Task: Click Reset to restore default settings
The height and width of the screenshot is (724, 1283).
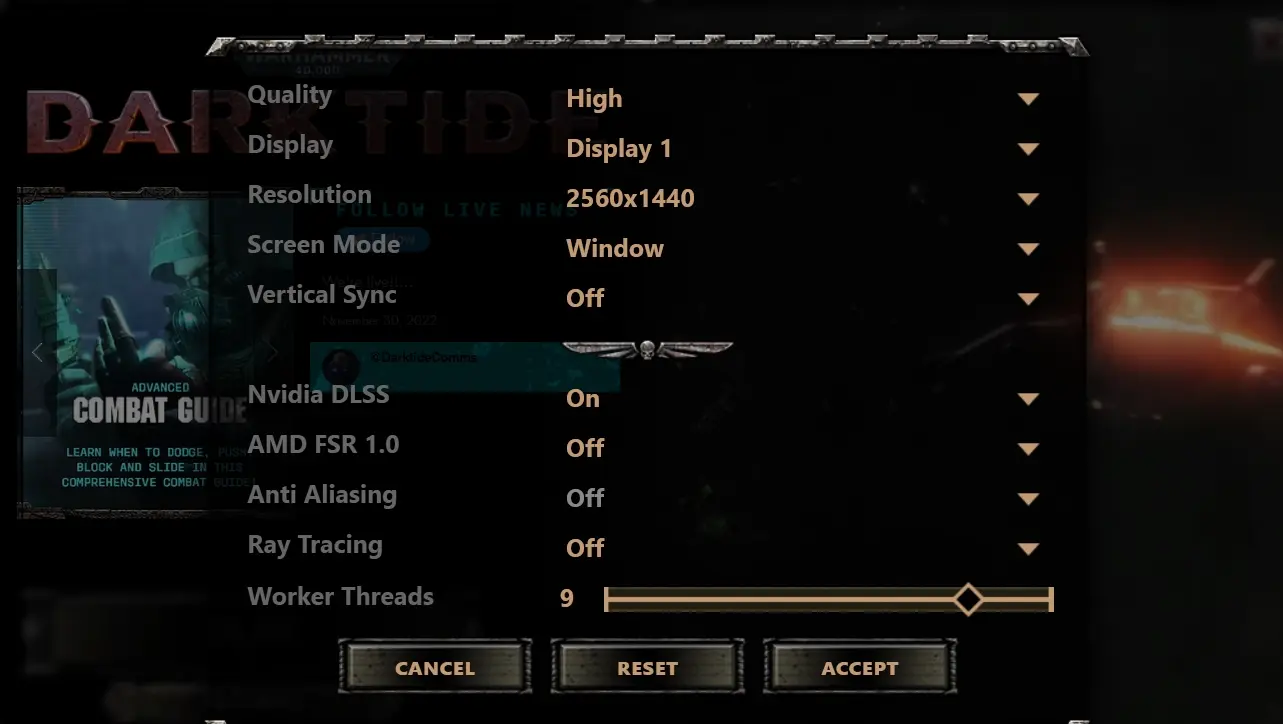Action: click(x=646, y=667)
